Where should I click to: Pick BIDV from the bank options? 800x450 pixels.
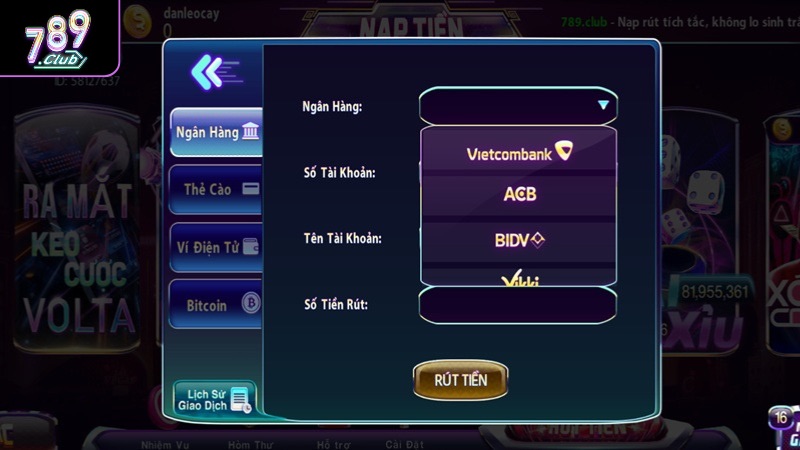(519, 240)
